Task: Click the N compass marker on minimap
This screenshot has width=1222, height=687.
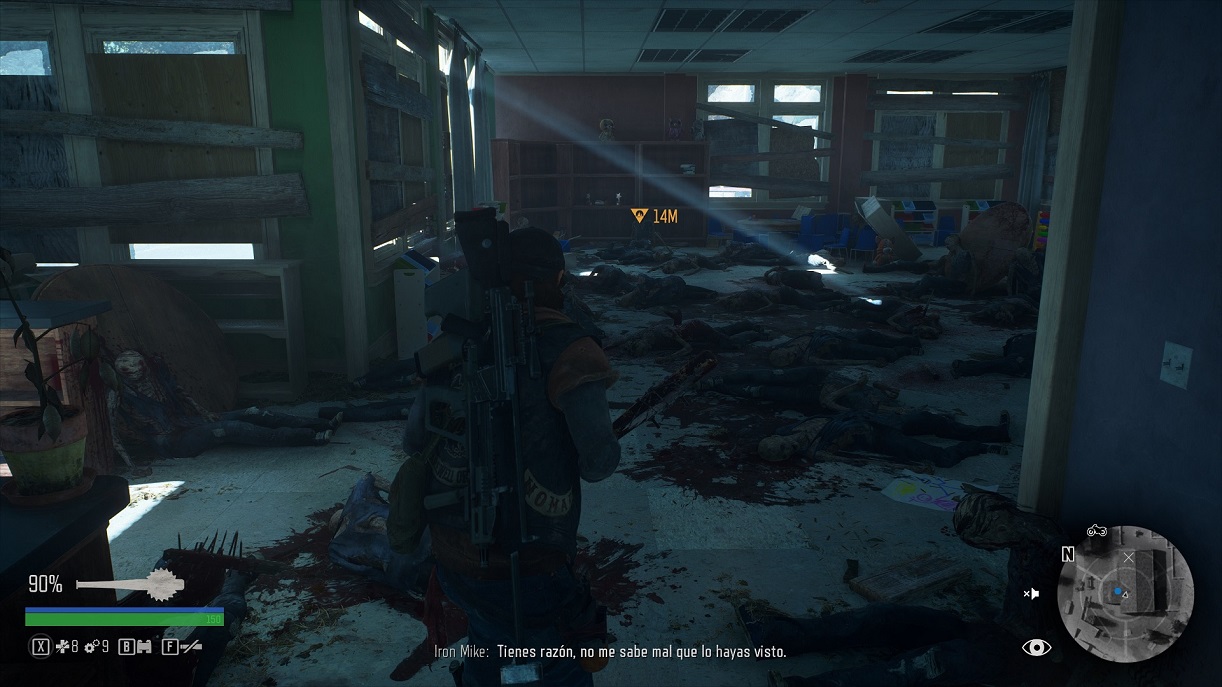Action: coord(1068,555)
